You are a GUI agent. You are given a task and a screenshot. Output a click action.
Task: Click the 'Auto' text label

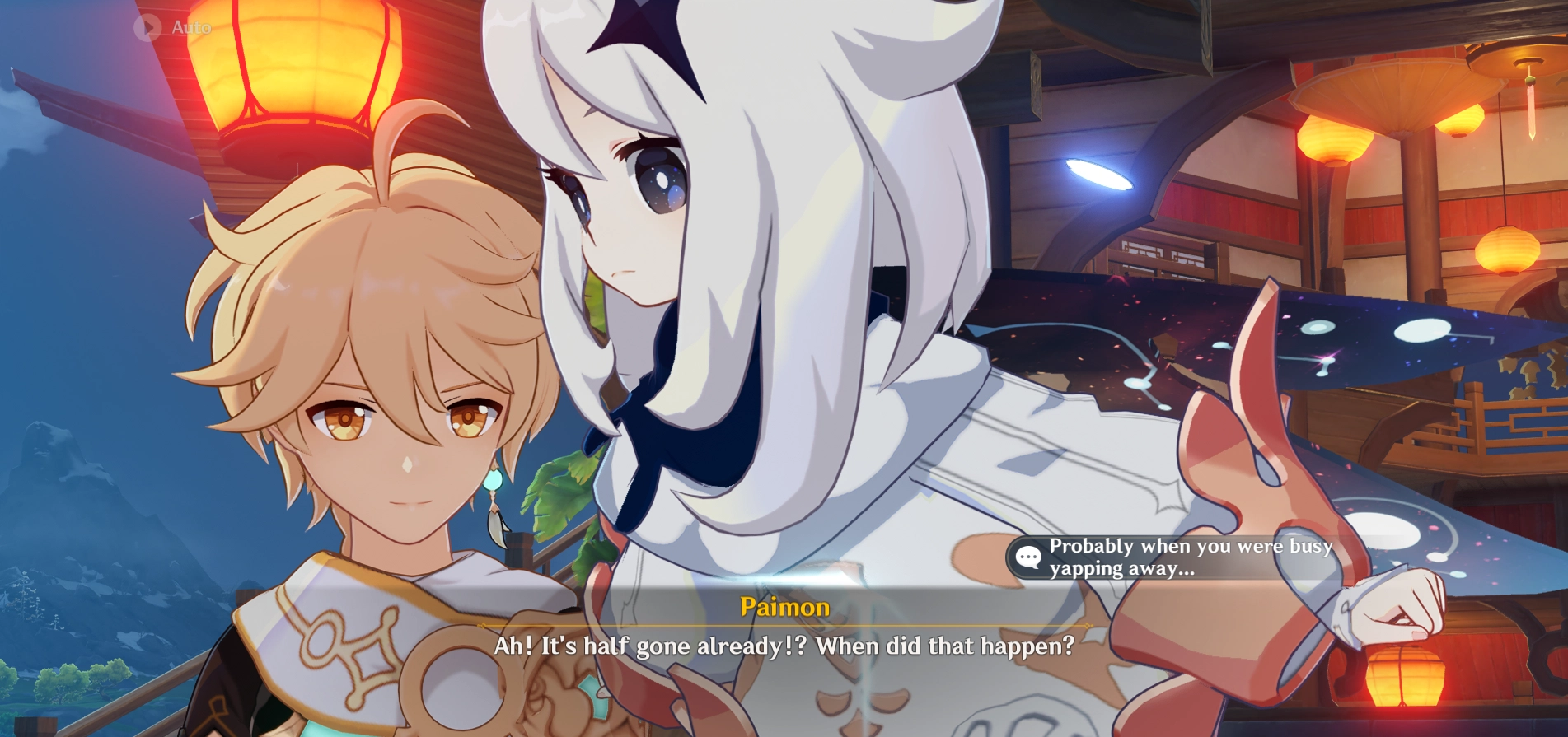coord(192,27)
